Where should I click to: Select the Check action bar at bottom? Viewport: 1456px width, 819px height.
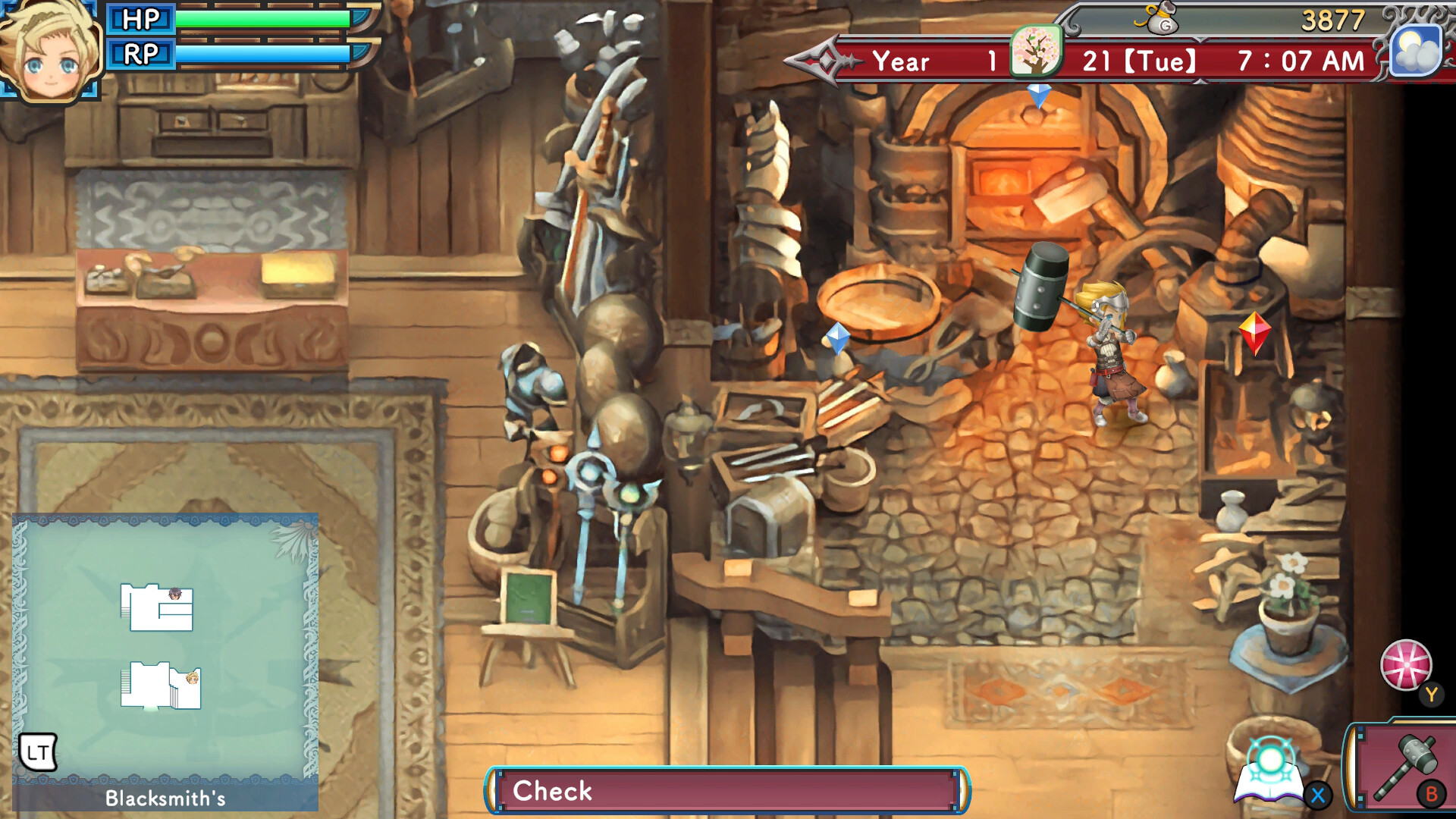pos(728,791)
